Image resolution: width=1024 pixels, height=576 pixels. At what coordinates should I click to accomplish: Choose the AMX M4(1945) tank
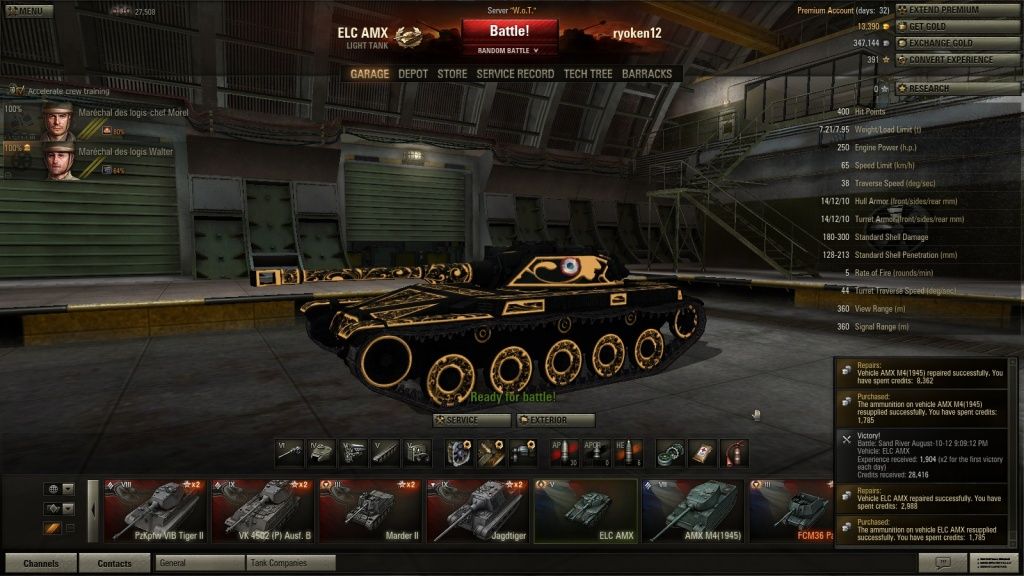(x=692, y=511)
